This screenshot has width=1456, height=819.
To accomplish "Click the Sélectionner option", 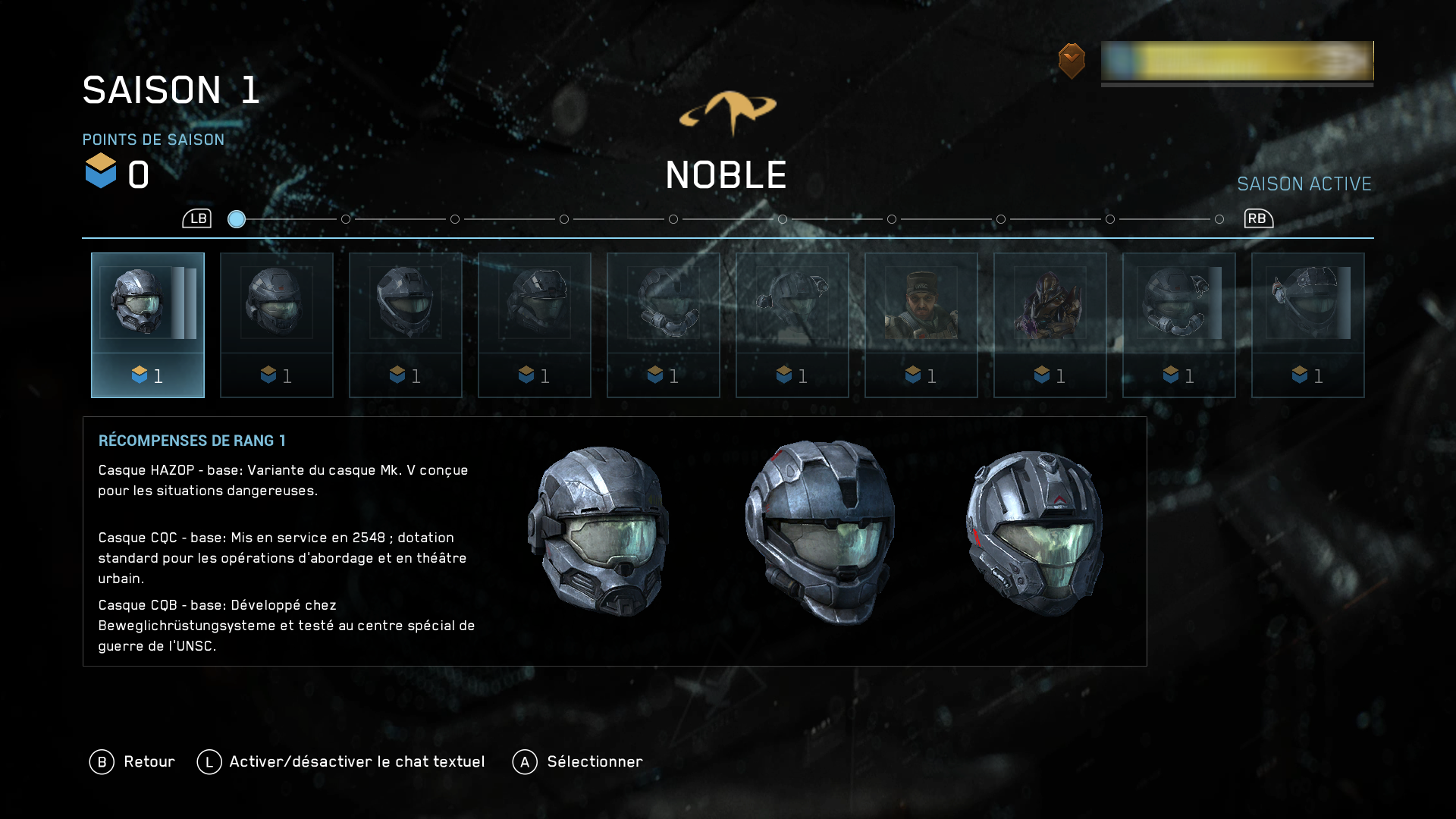I will pos(578,761).
